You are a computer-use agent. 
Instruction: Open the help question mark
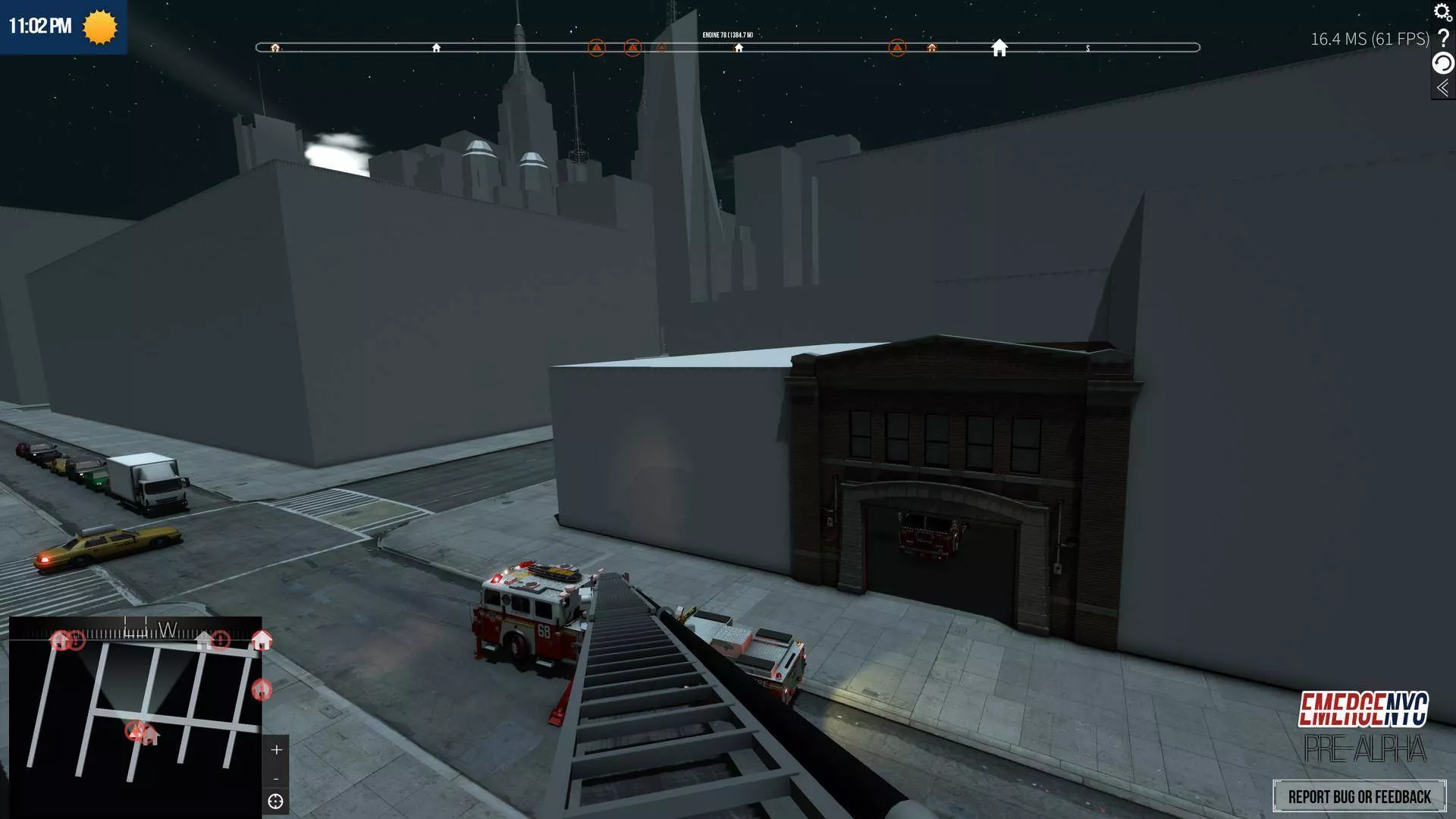1443,38
